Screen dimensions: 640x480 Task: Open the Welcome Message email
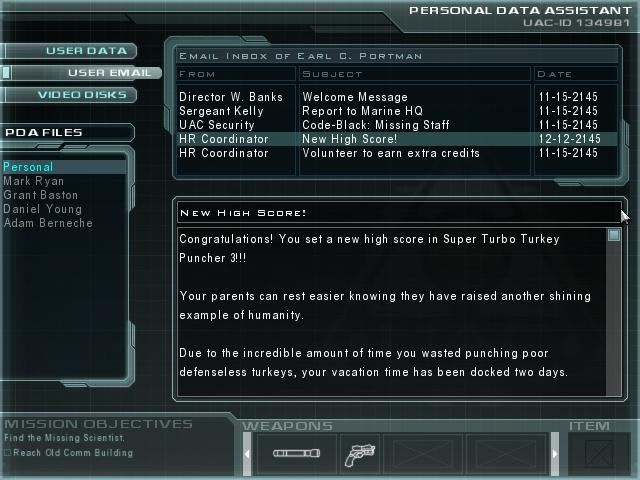click(x=349, y=97)
